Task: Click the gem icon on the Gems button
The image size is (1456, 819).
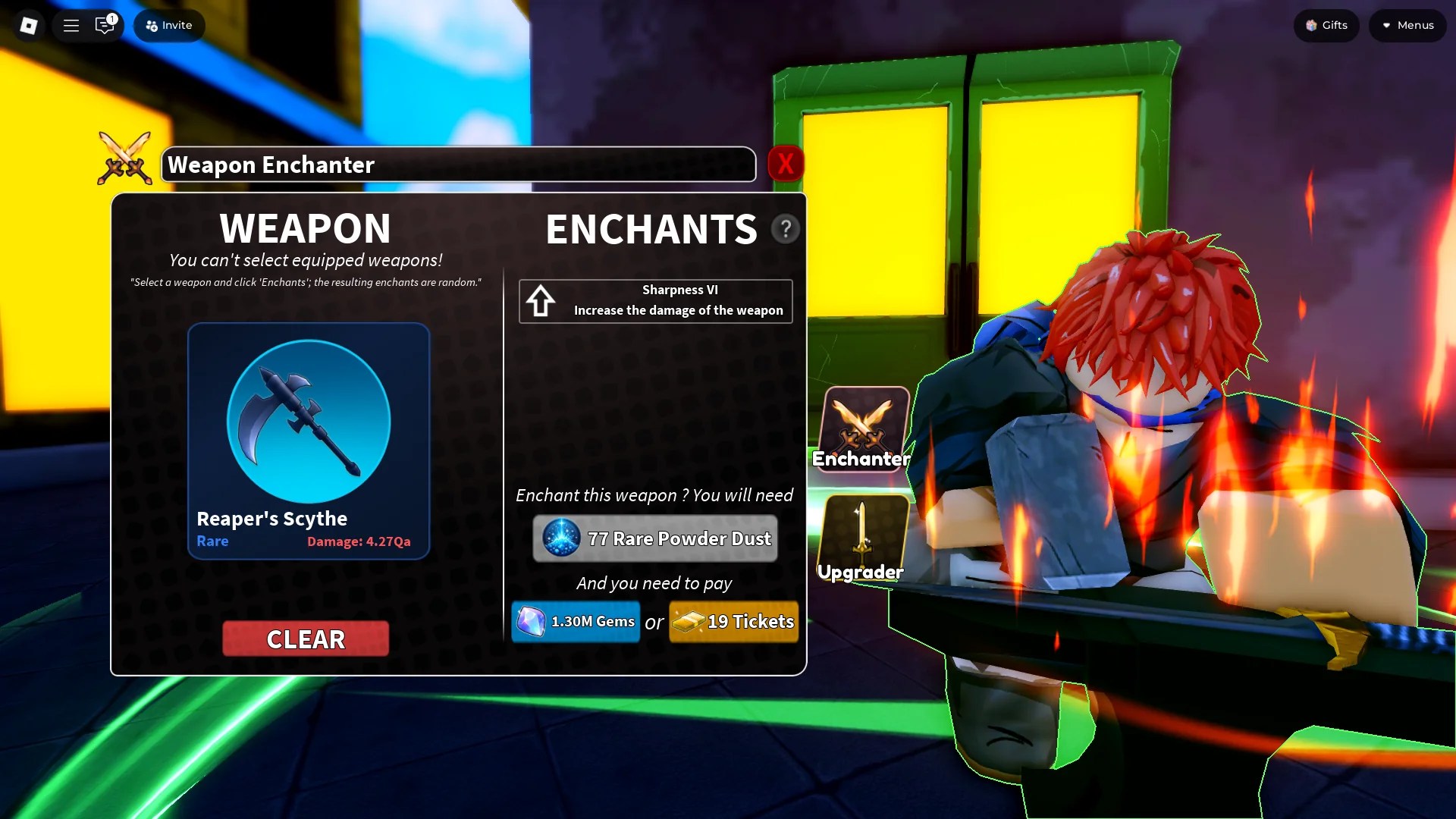Action: pyautogui.click(x=533, y=621)
